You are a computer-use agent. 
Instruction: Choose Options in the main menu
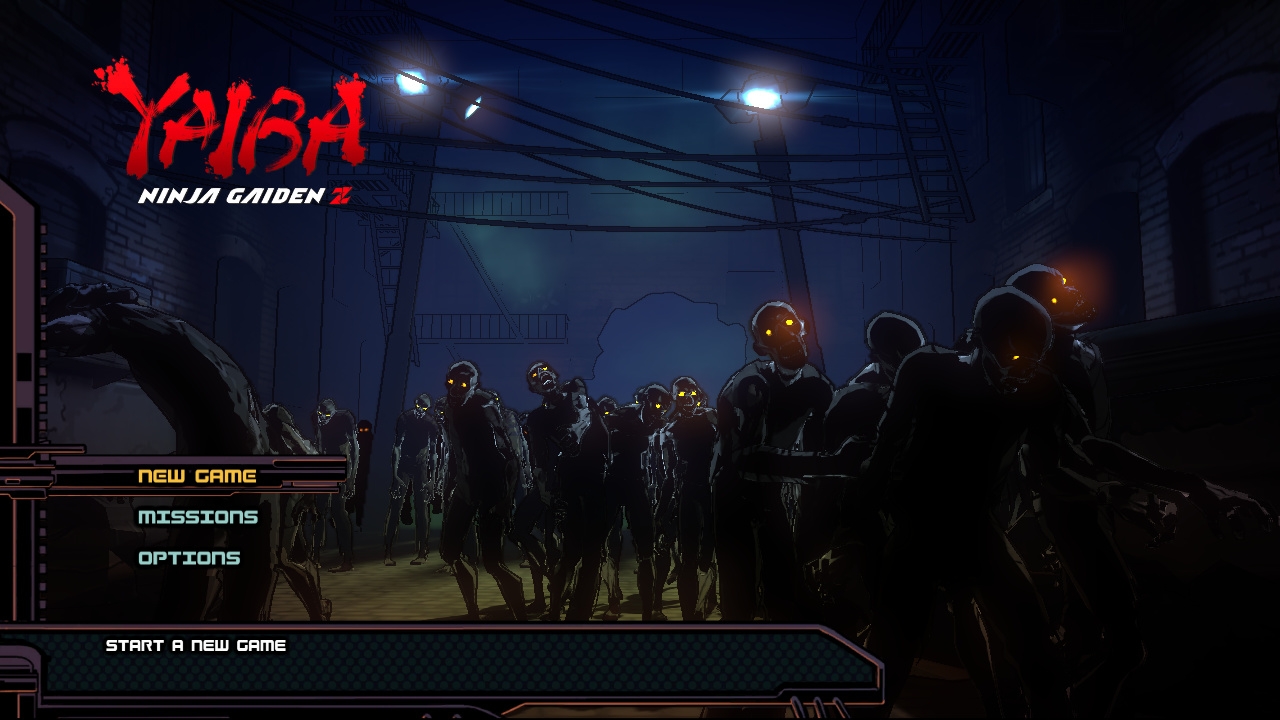pos(189,558)
